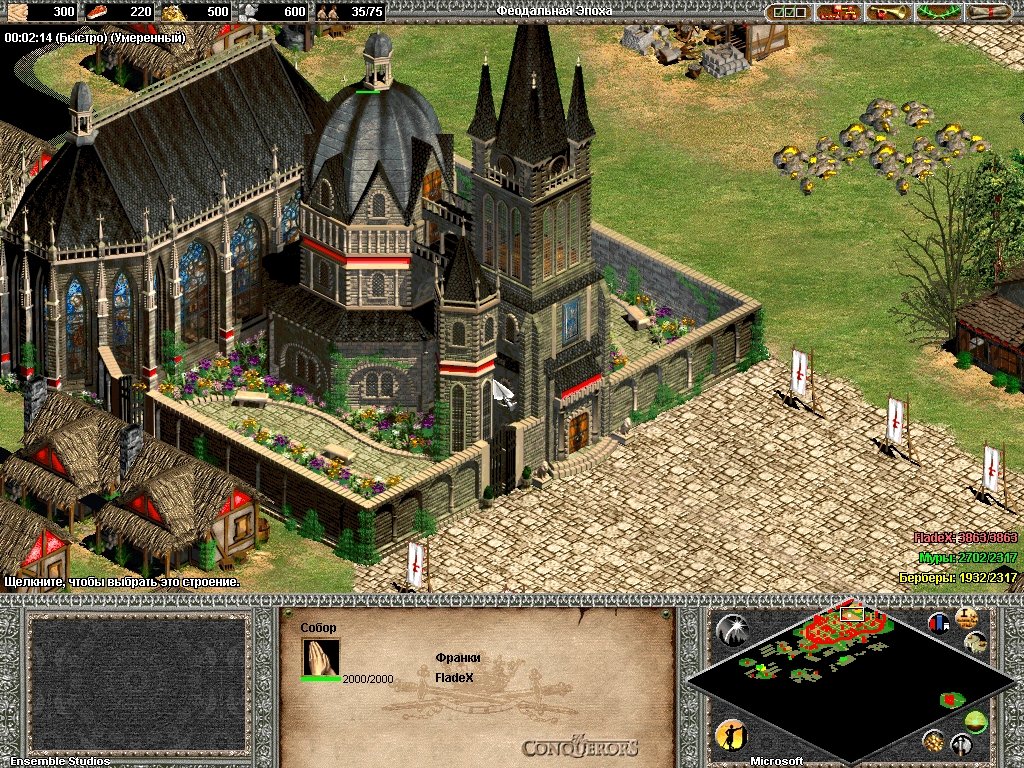Switch minimap to normal mode (green button)

pos(976,722)
